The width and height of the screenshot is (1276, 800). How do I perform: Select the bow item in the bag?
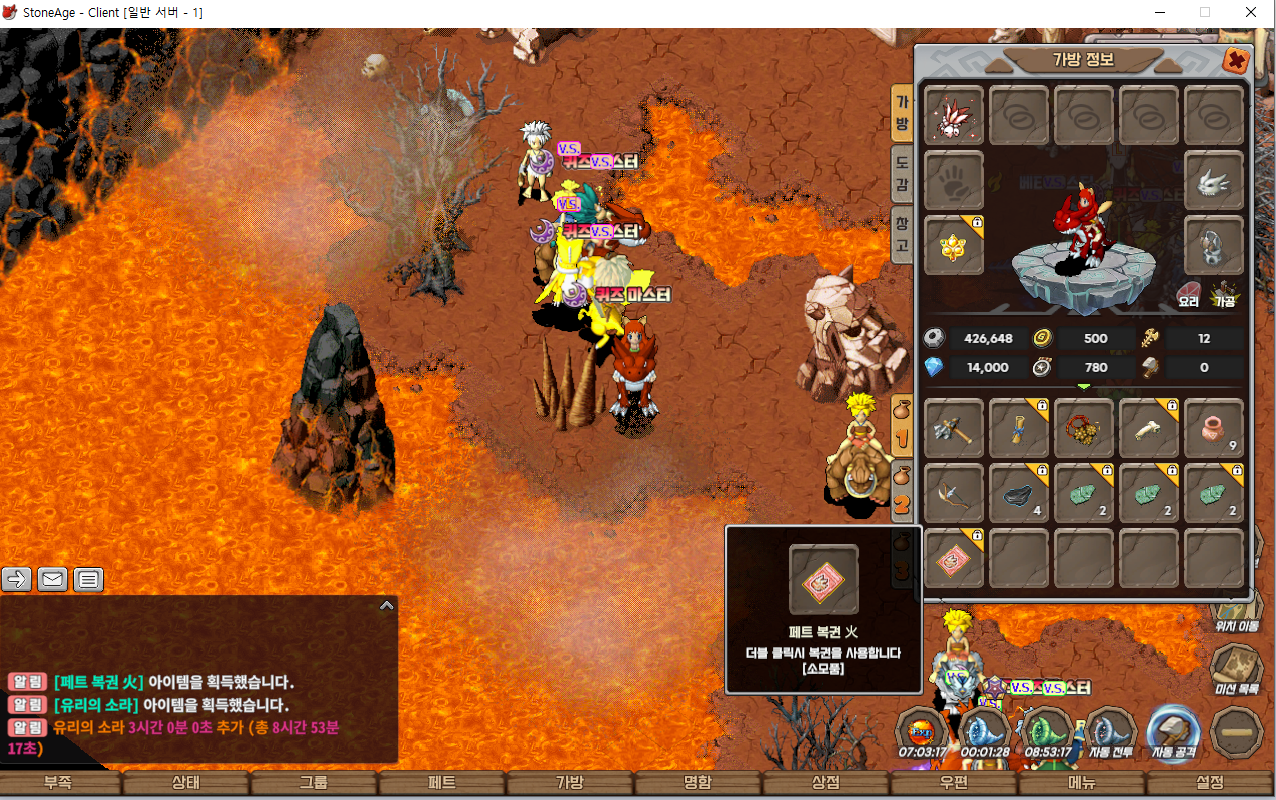954,493
